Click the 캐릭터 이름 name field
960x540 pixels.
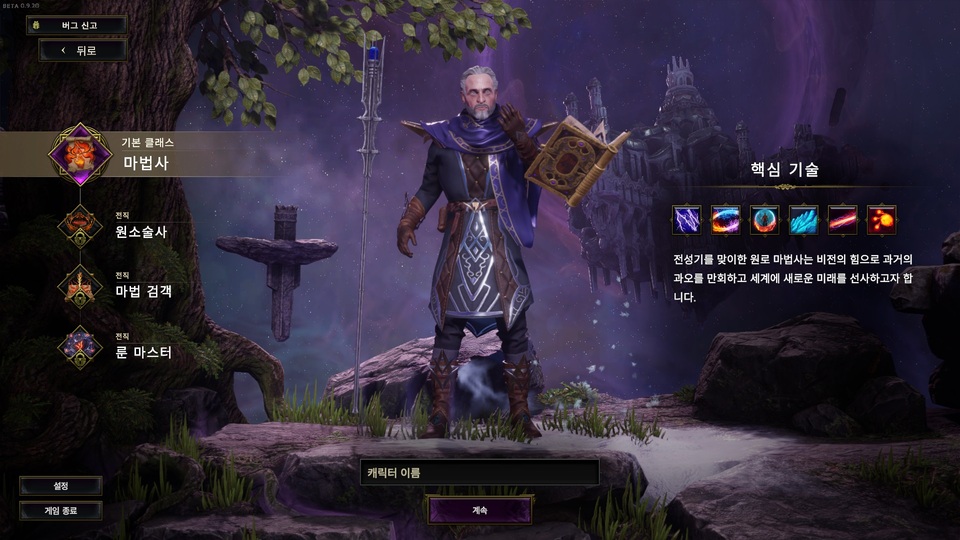[480, 472]
